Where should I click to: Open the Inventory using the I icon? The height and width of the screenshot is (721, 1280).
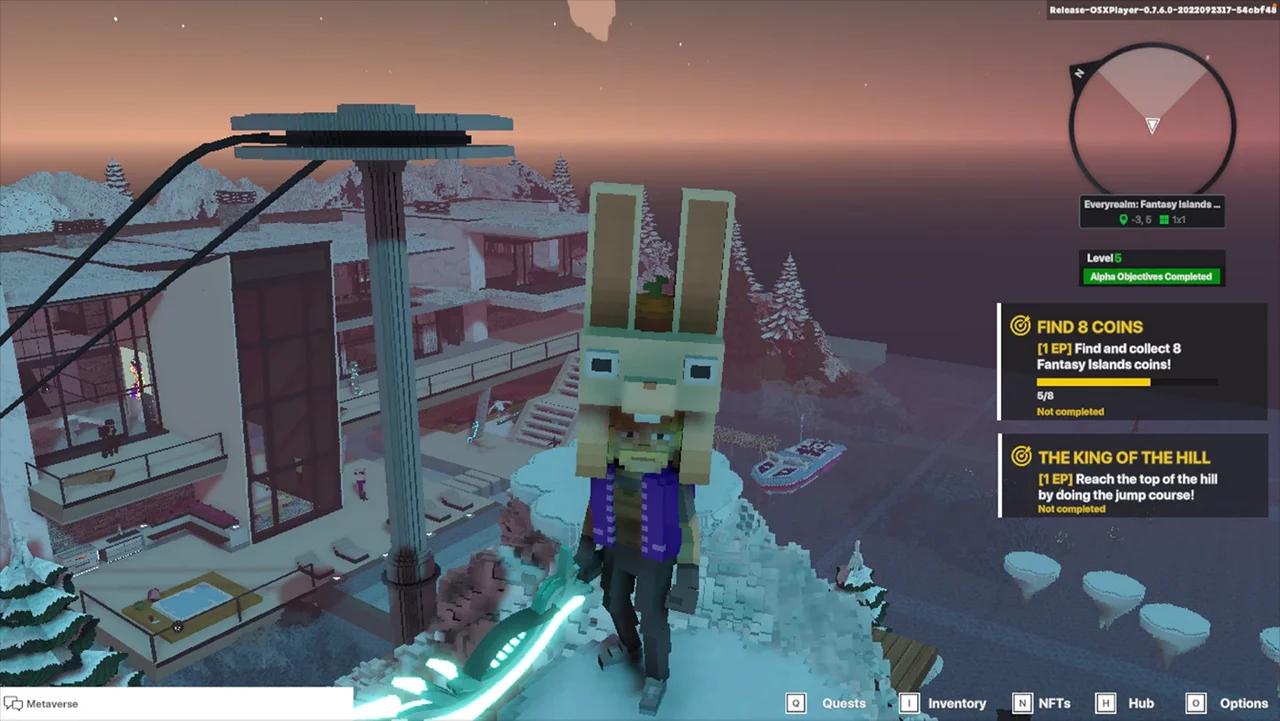(909, 703)
